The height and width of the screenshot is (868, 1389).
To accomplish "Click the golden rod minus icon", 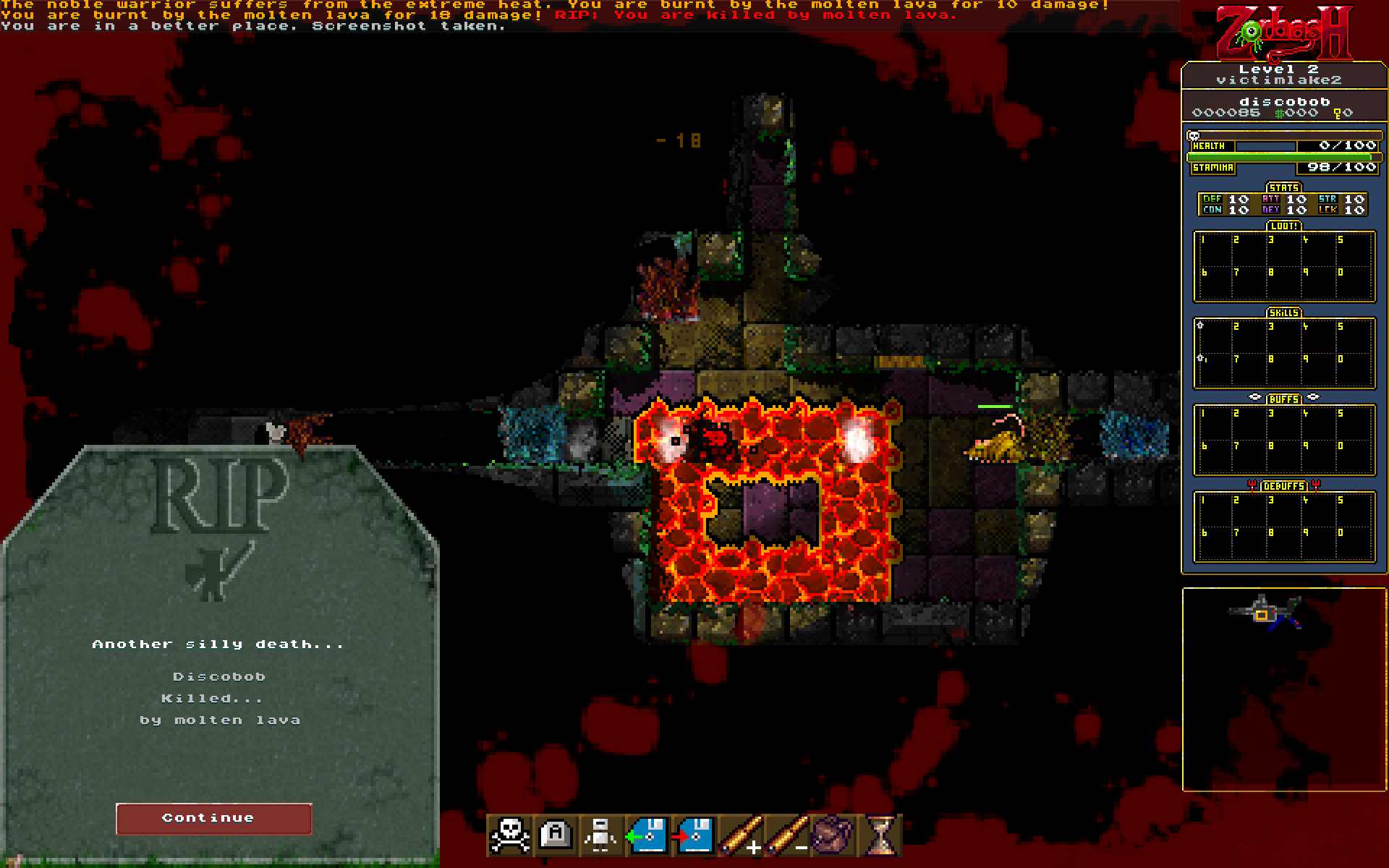I will pos(786,835).
